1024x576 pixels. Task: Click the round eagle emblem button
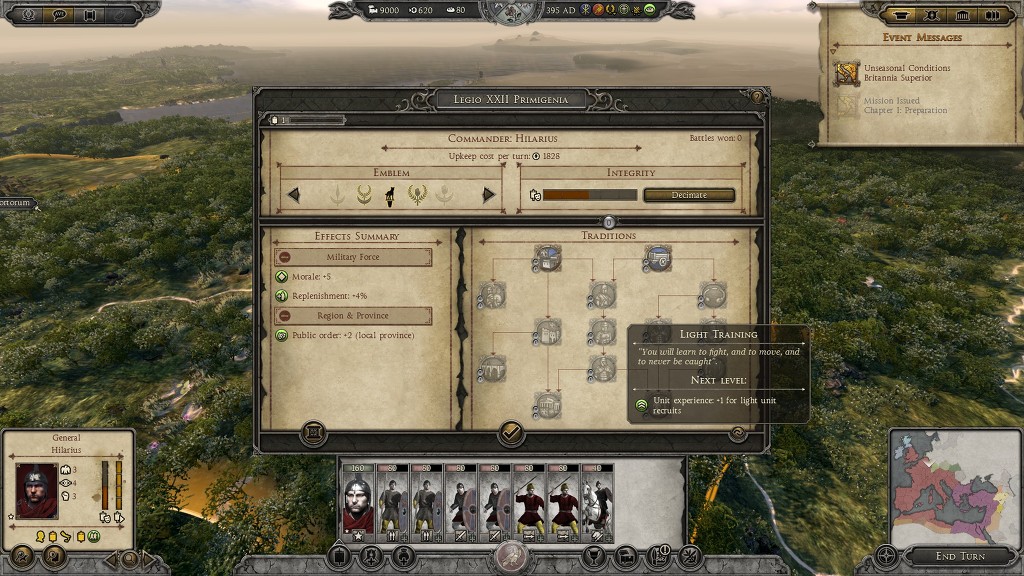coord(512,556)
